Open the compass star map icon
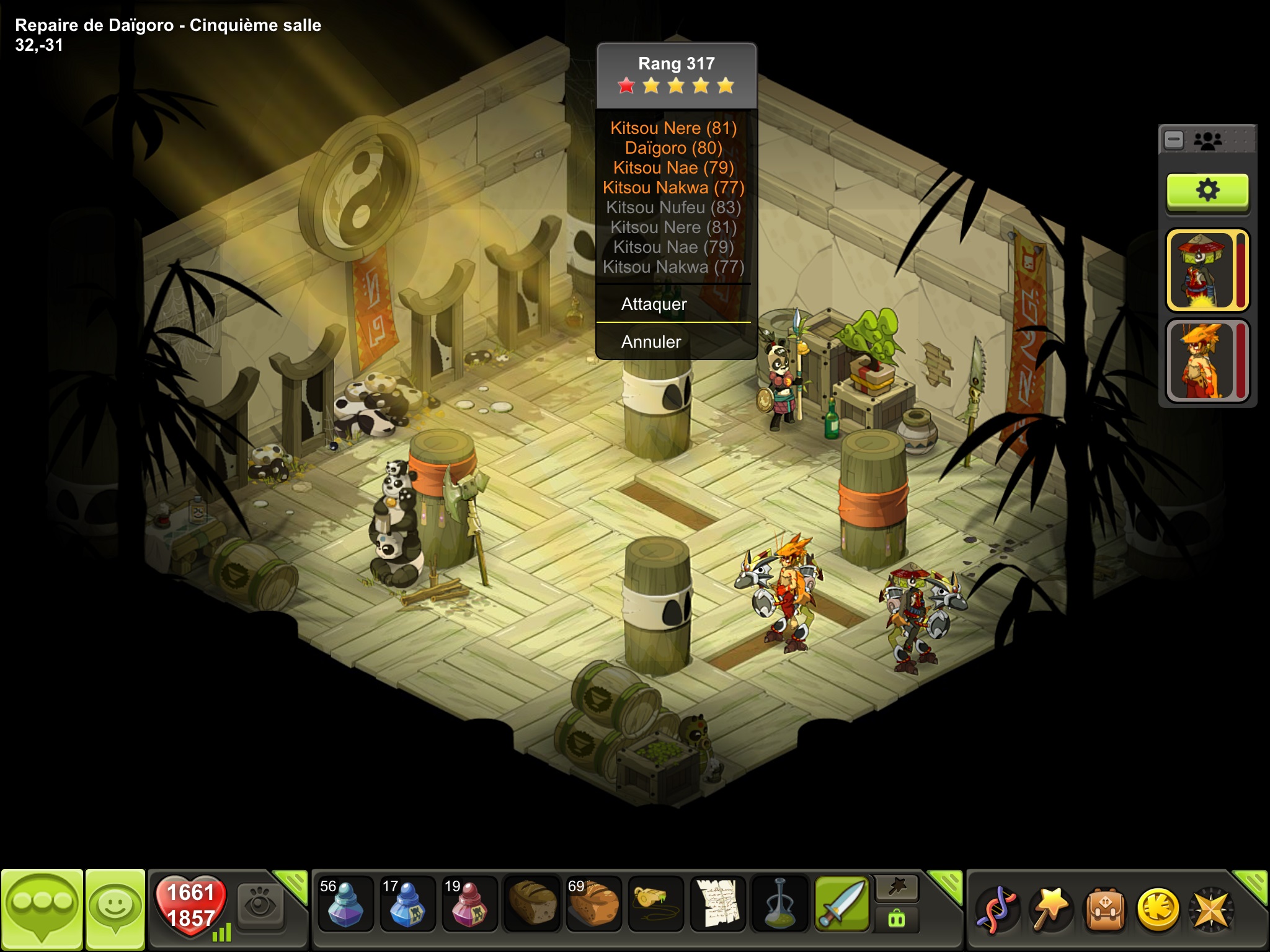The height and width of the screenshot is (952, 1270). 1210,910
